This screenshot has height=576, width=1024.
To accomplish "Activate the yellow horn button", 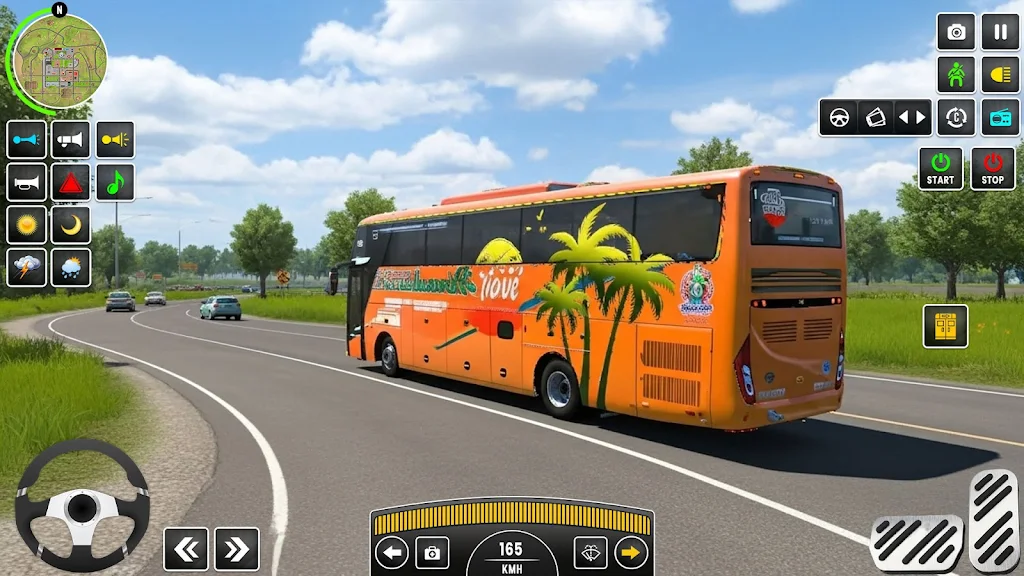I will (x=115, y=140).
